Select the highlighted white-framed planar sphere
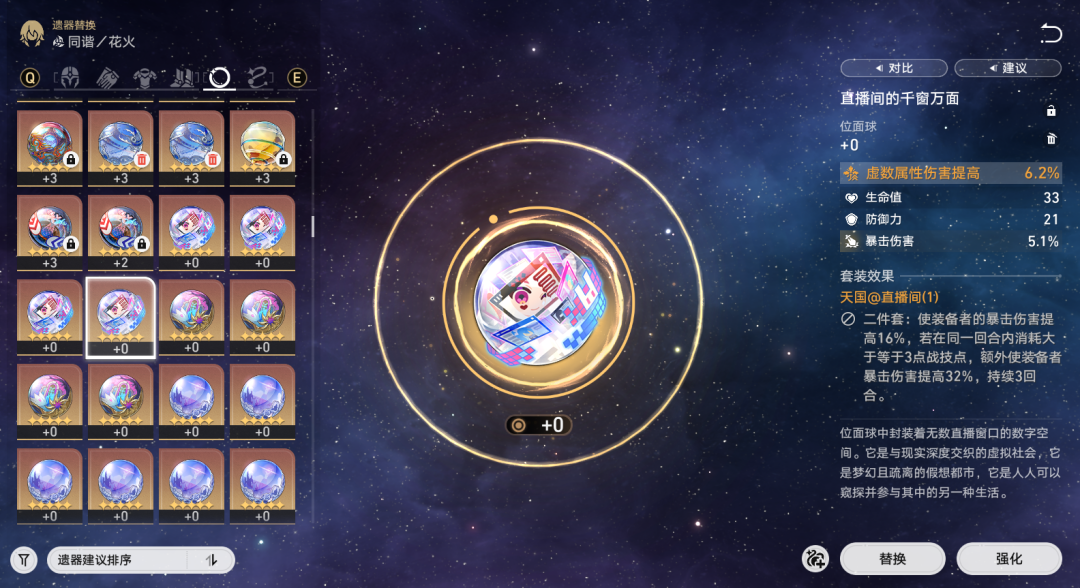This screenshot has height=588, width=1080. (120, 315)
